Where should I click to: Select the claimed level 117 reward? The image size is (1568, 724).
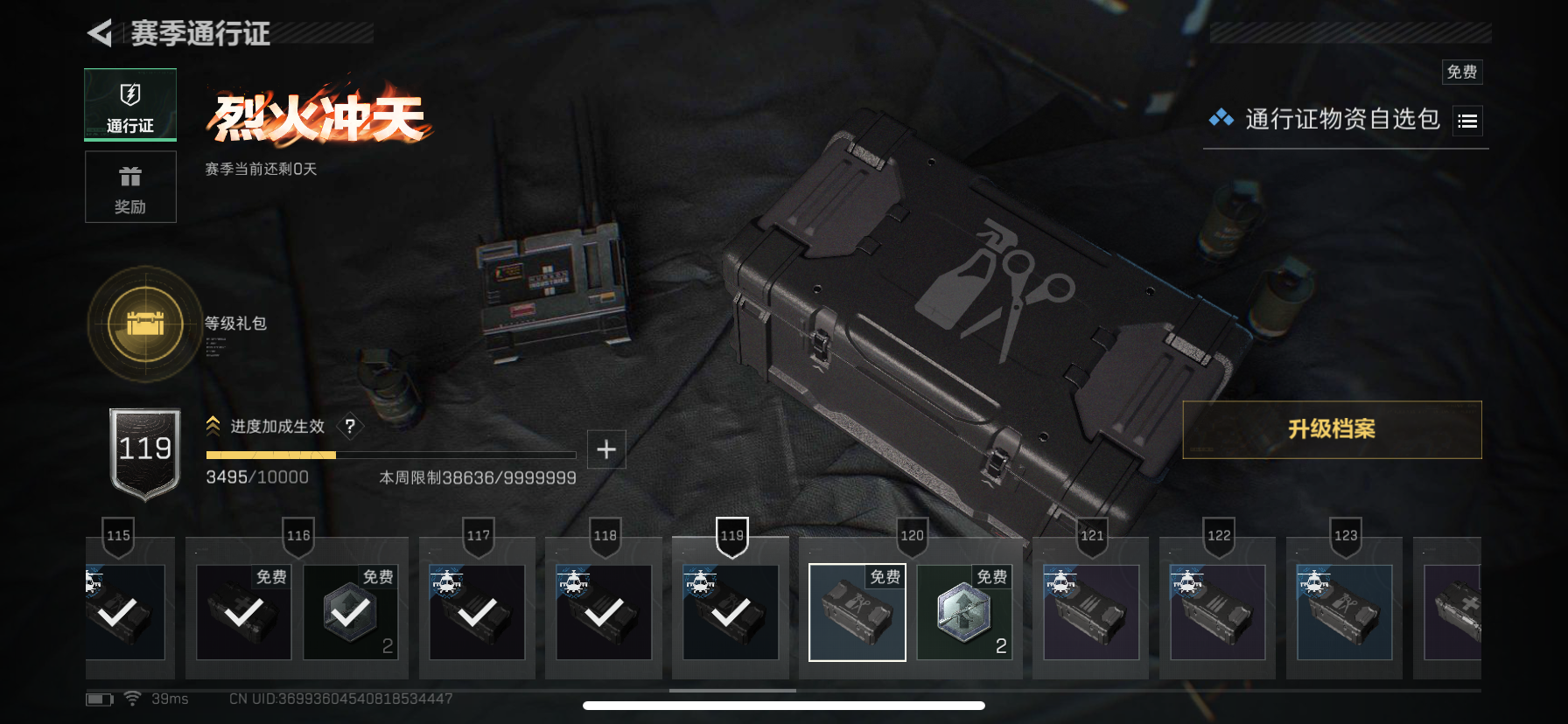click(x=477, y=612)
